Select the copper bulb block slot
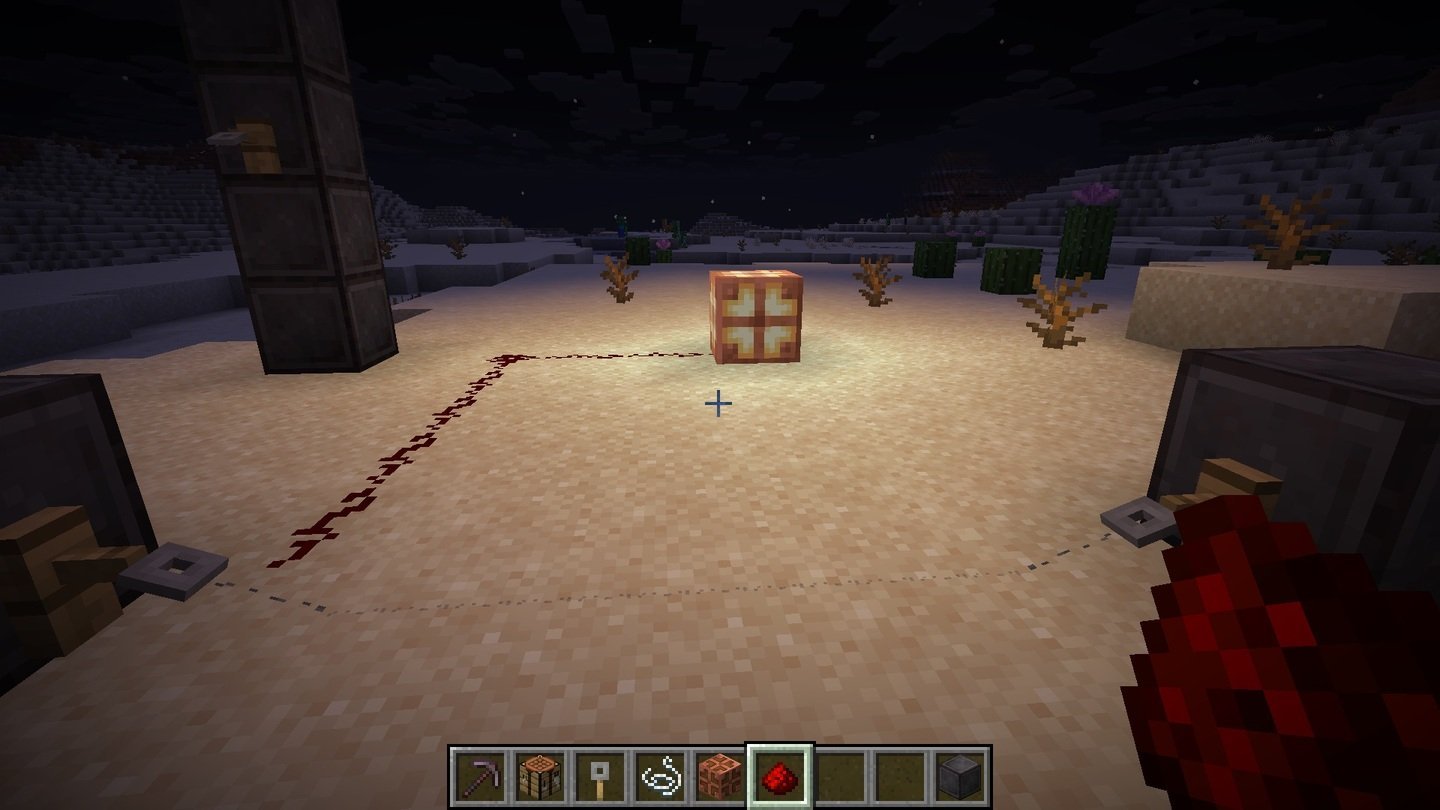The image size is (1440, 810). [x=720, y=776]
